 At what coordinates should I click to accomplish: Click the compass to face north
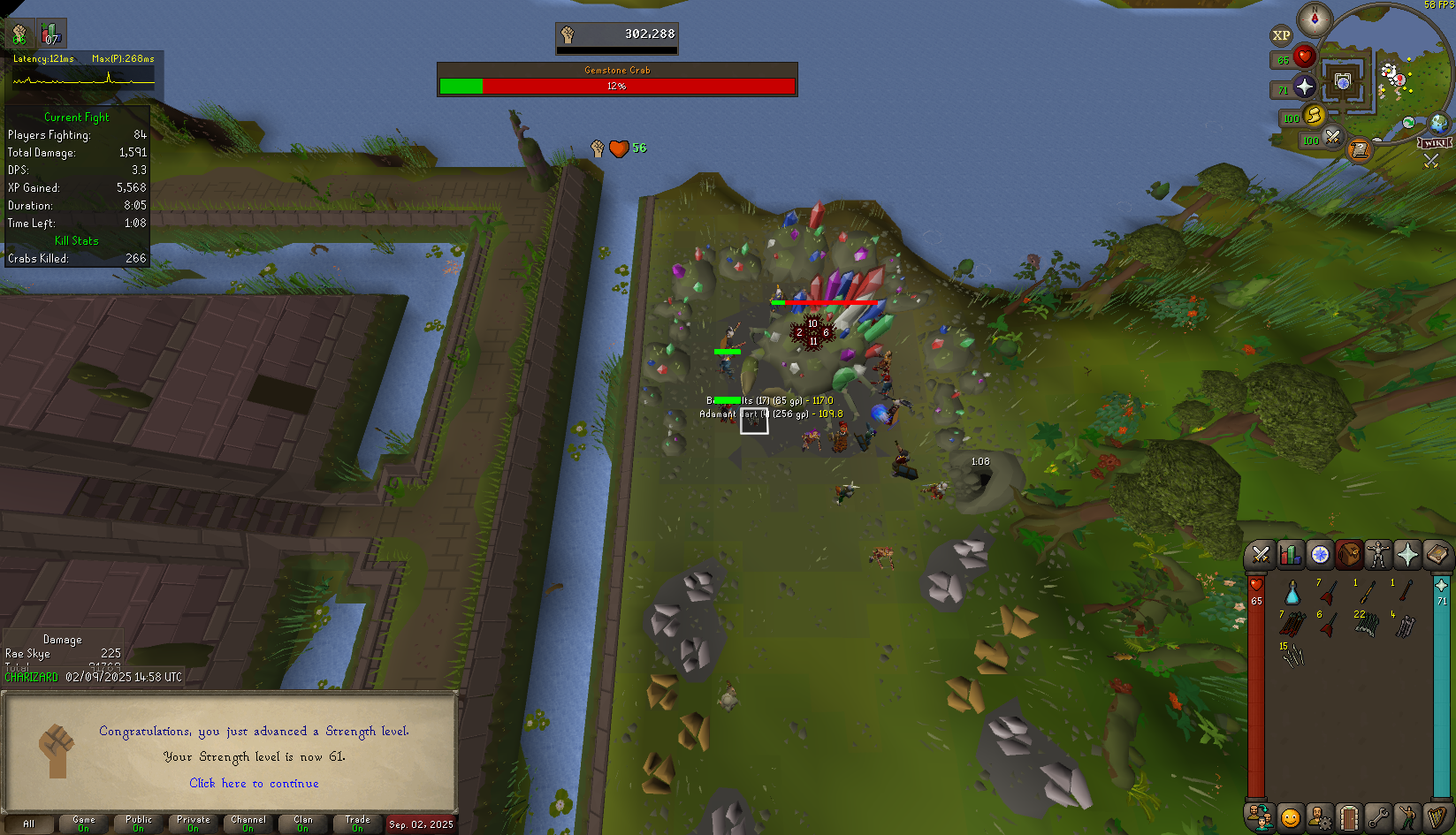click(x=1315, y=19)
